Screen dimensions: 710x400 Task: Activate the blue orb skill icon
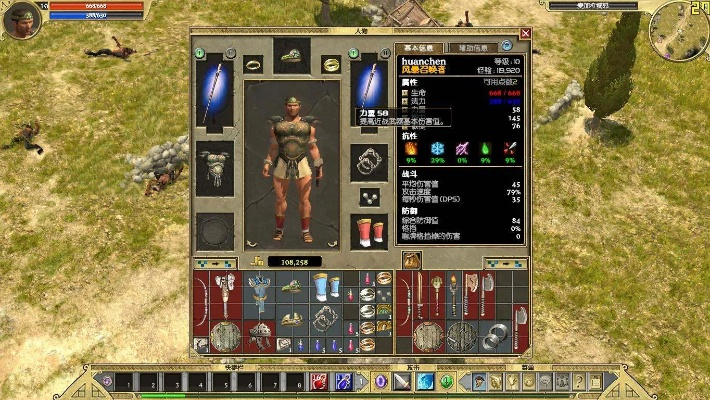(x=425, y=381)
